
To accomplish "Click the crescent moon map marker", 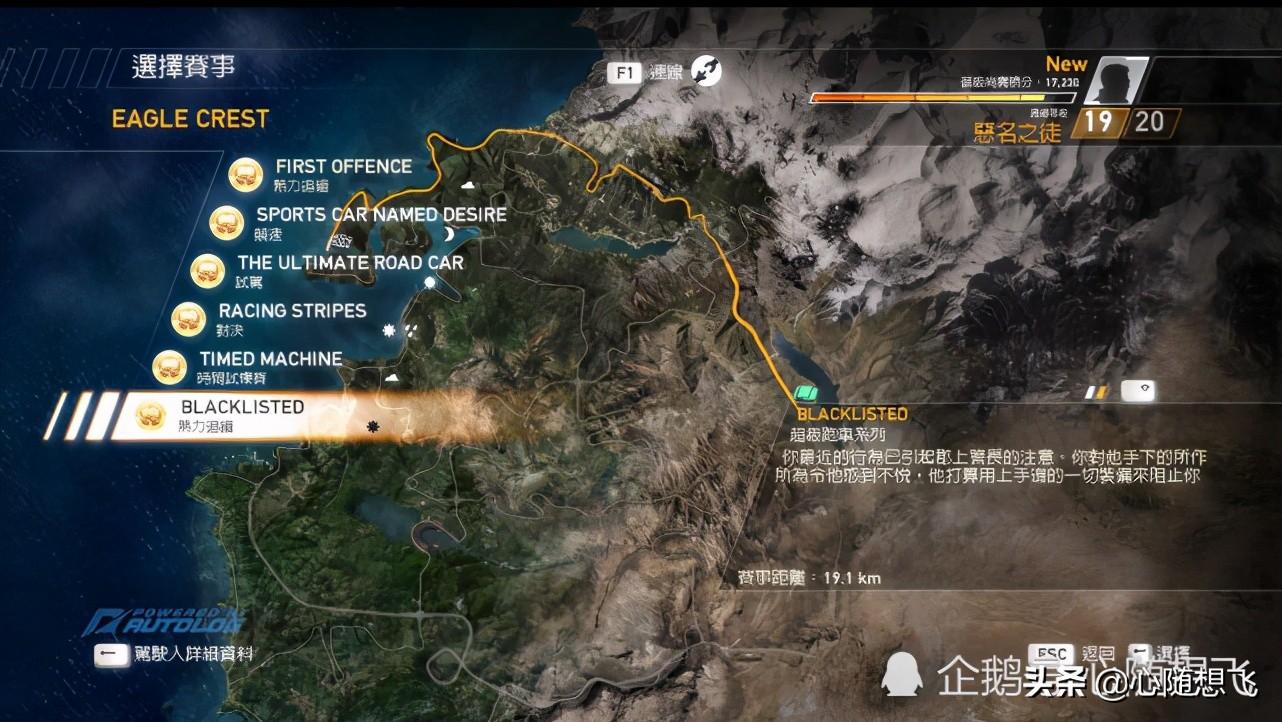I will [x=450, y=232].
